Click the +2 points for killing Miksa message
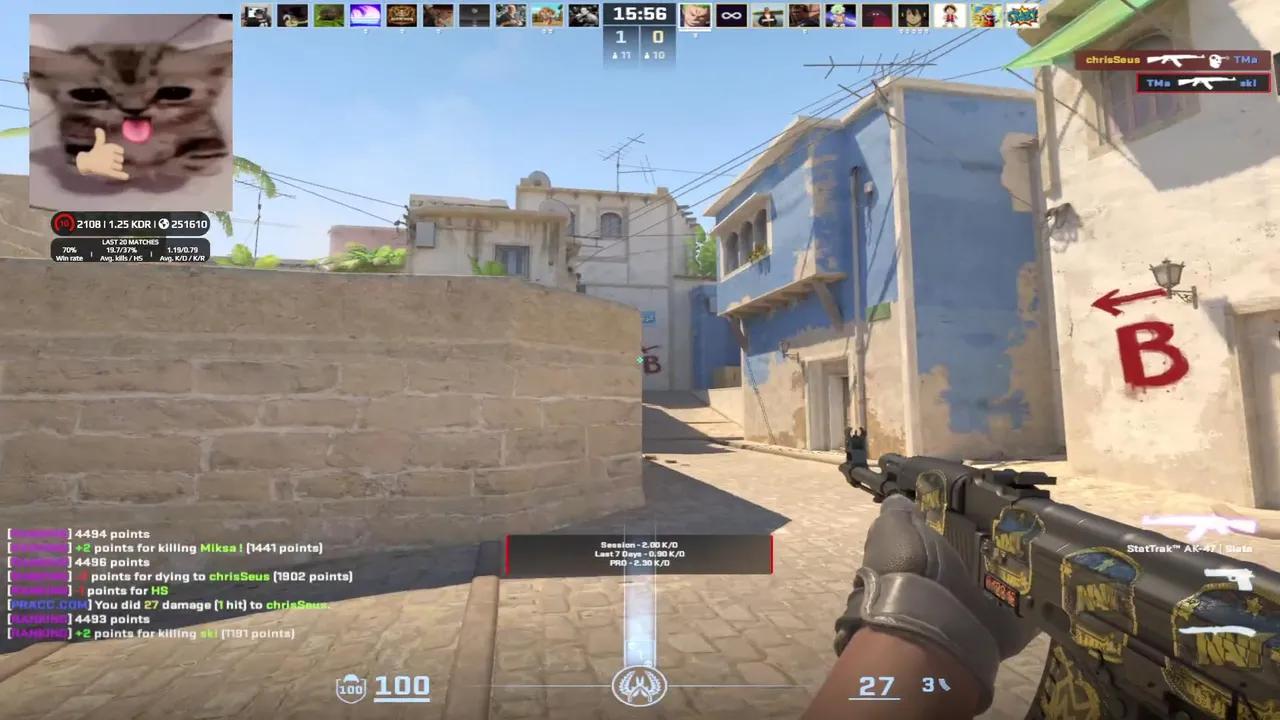The height and width of the screenshot is (720, 1280). [165, 547]
